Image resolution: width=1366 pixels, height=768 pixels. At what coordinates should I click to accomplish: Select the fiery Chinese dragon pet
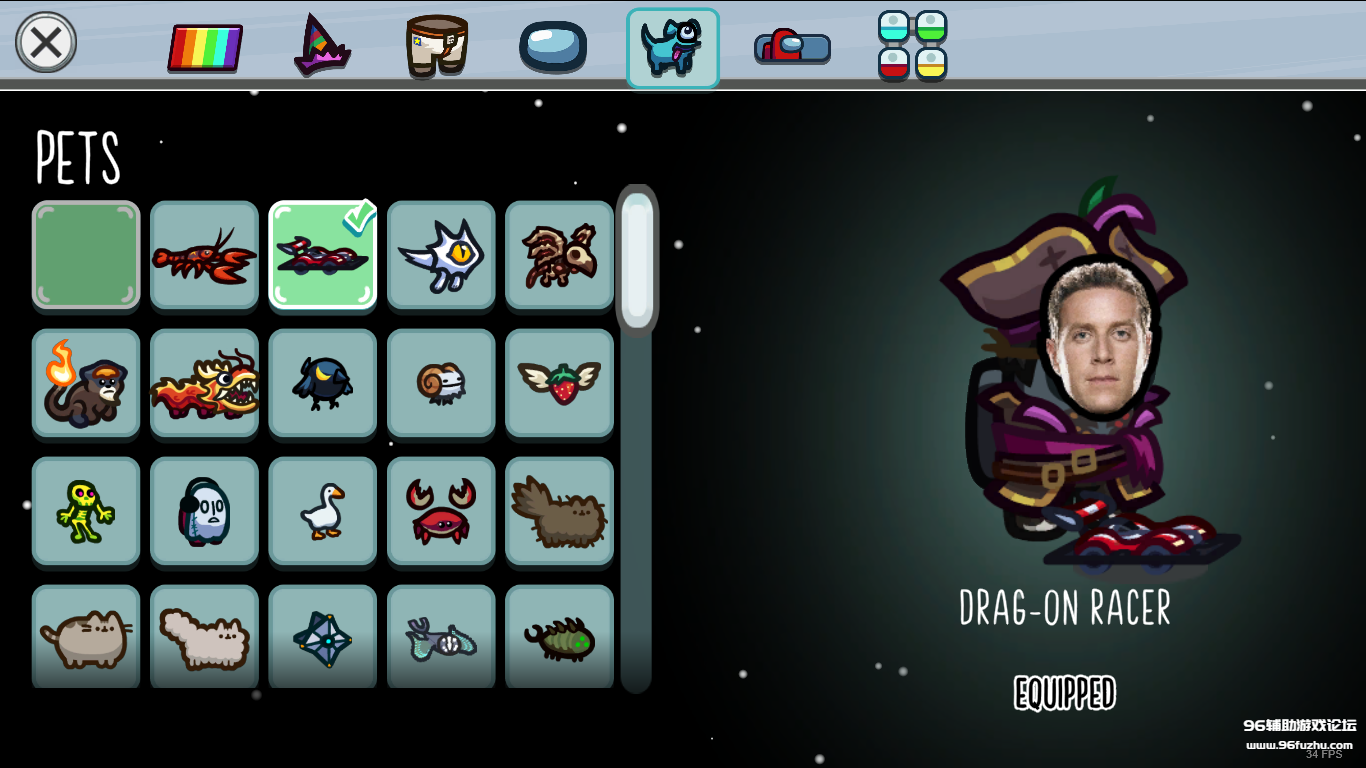coord(204,383)
